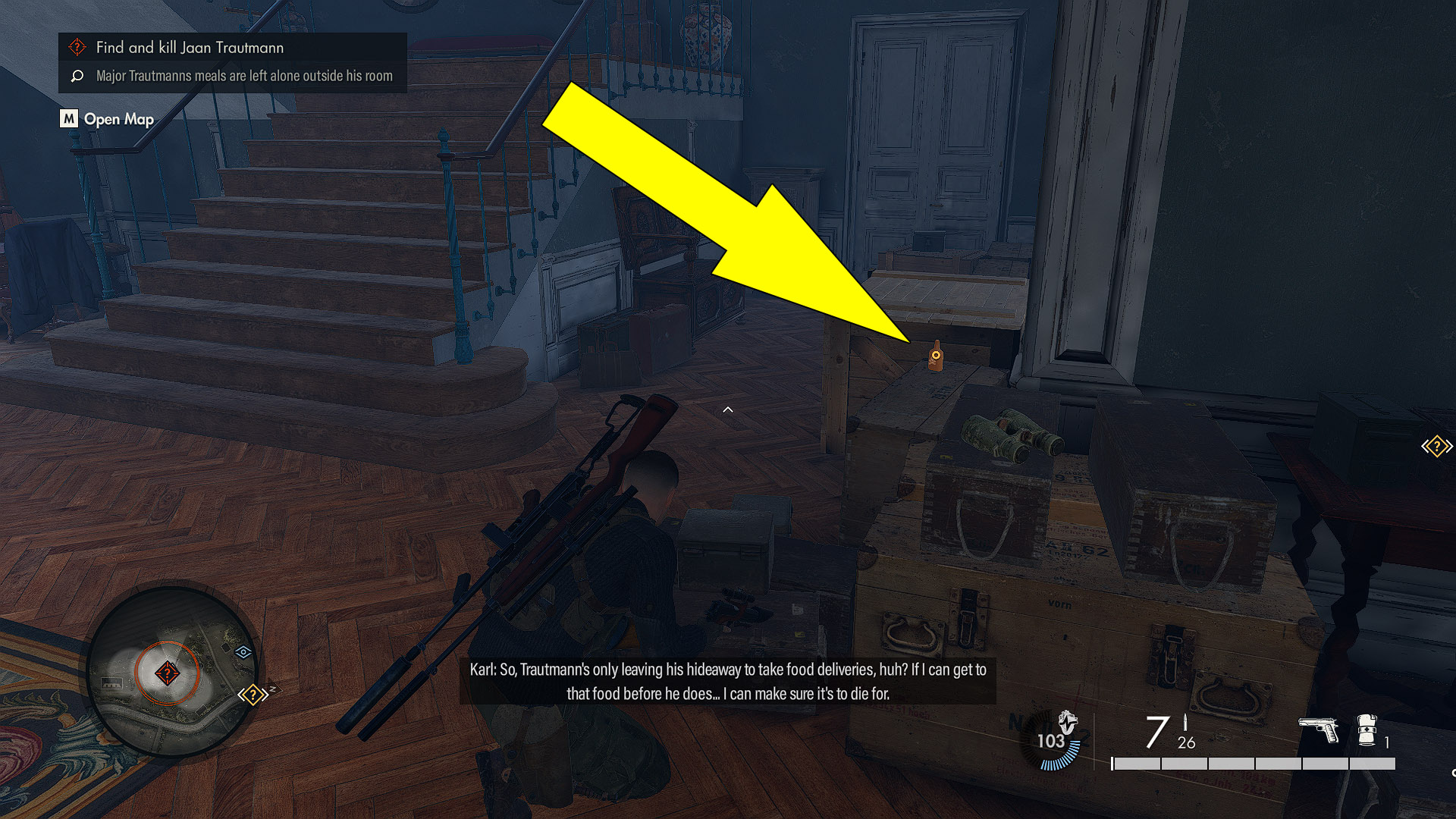Toggle the M key prompt square

coord(69,119)
